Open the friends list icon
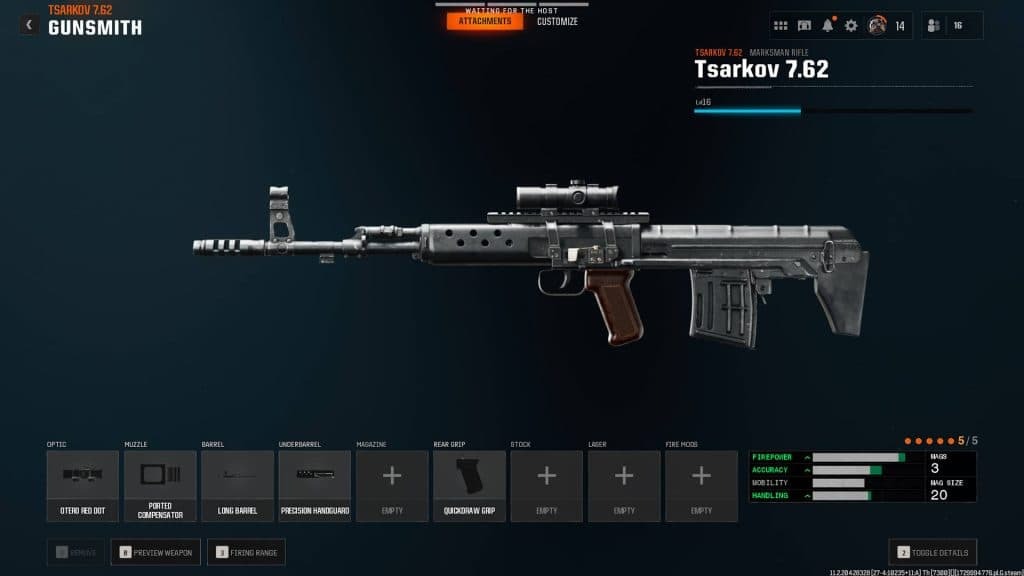1024x576 pixels. click(x=936, y=26)
